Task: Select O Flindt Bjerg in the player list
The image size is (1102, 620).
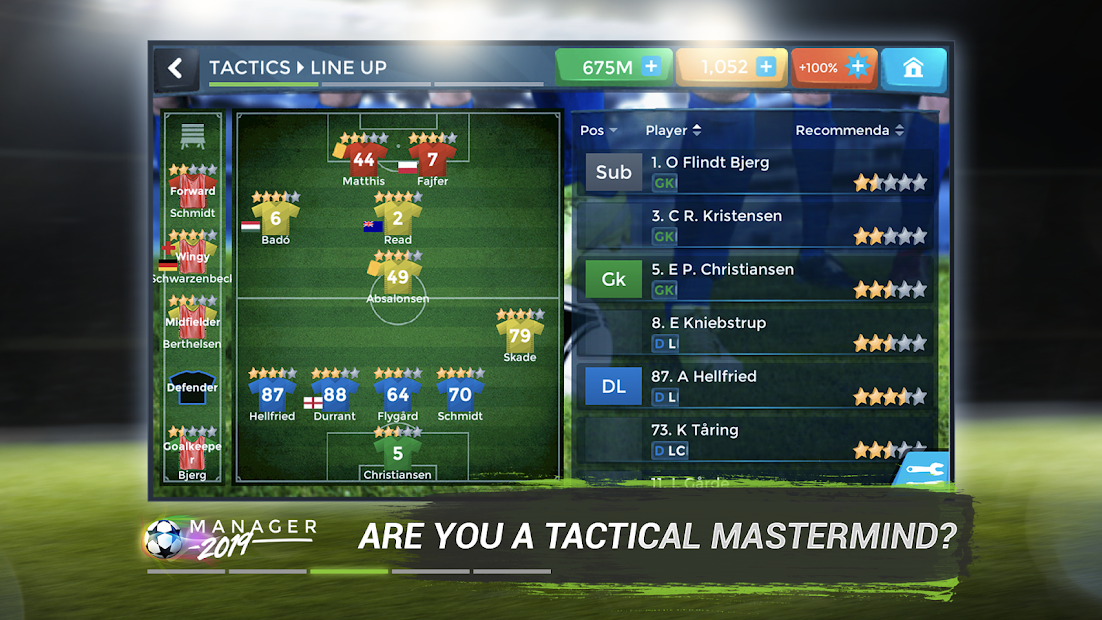Action: [756, 171]
